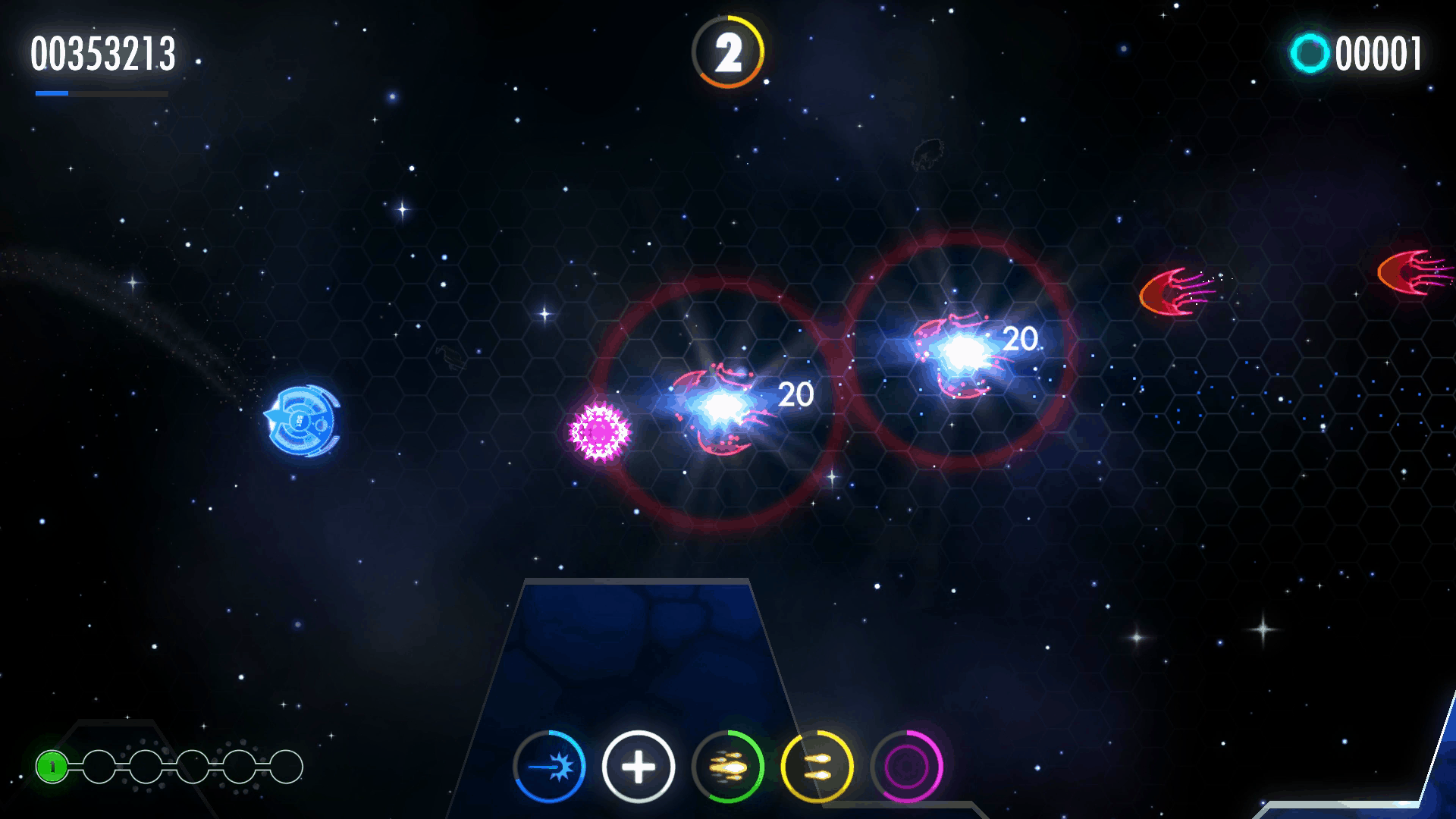Activate the blue laser burst ability
Viewport: 1456px width, 819px height.
(x=549, y=767)
